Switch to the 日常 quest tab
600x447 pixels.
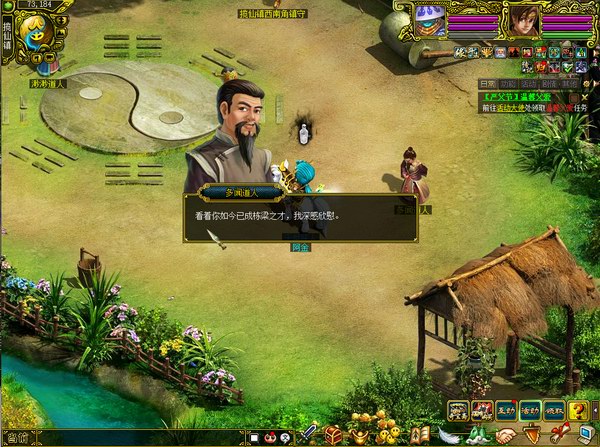coord(487,83)
